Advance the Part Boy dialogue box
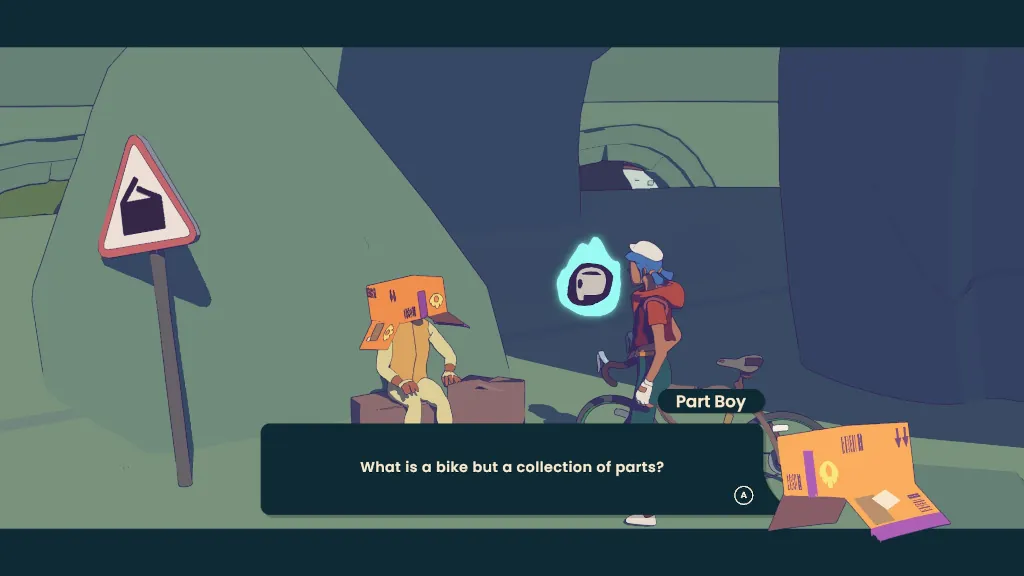 [x=743, y=495]
